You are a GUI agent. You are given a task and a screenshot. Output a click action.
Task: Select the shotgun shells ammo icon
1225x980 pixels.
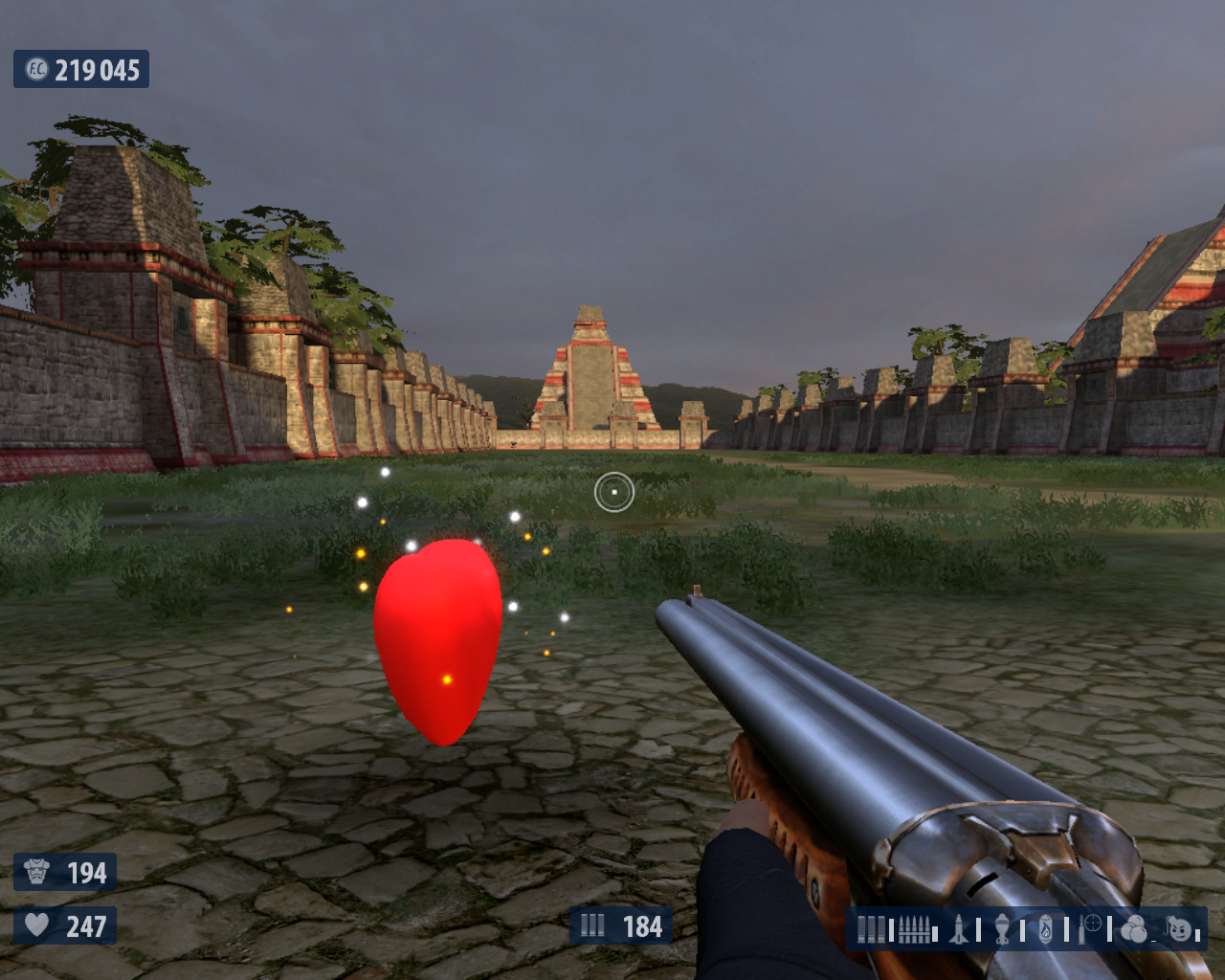coord(871,929)
